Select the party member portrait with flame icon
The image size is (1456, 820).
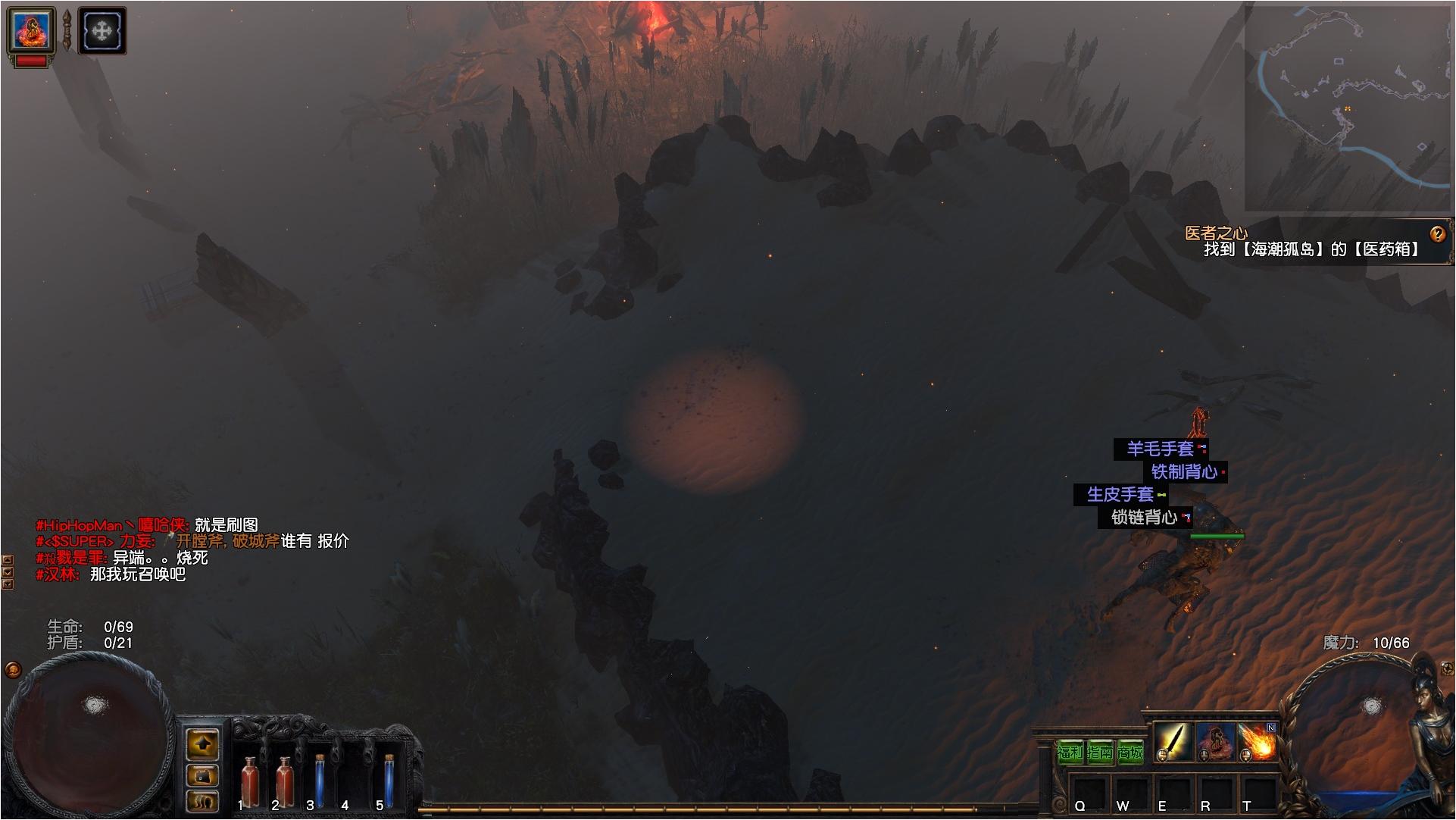click(x=31, y=31)
